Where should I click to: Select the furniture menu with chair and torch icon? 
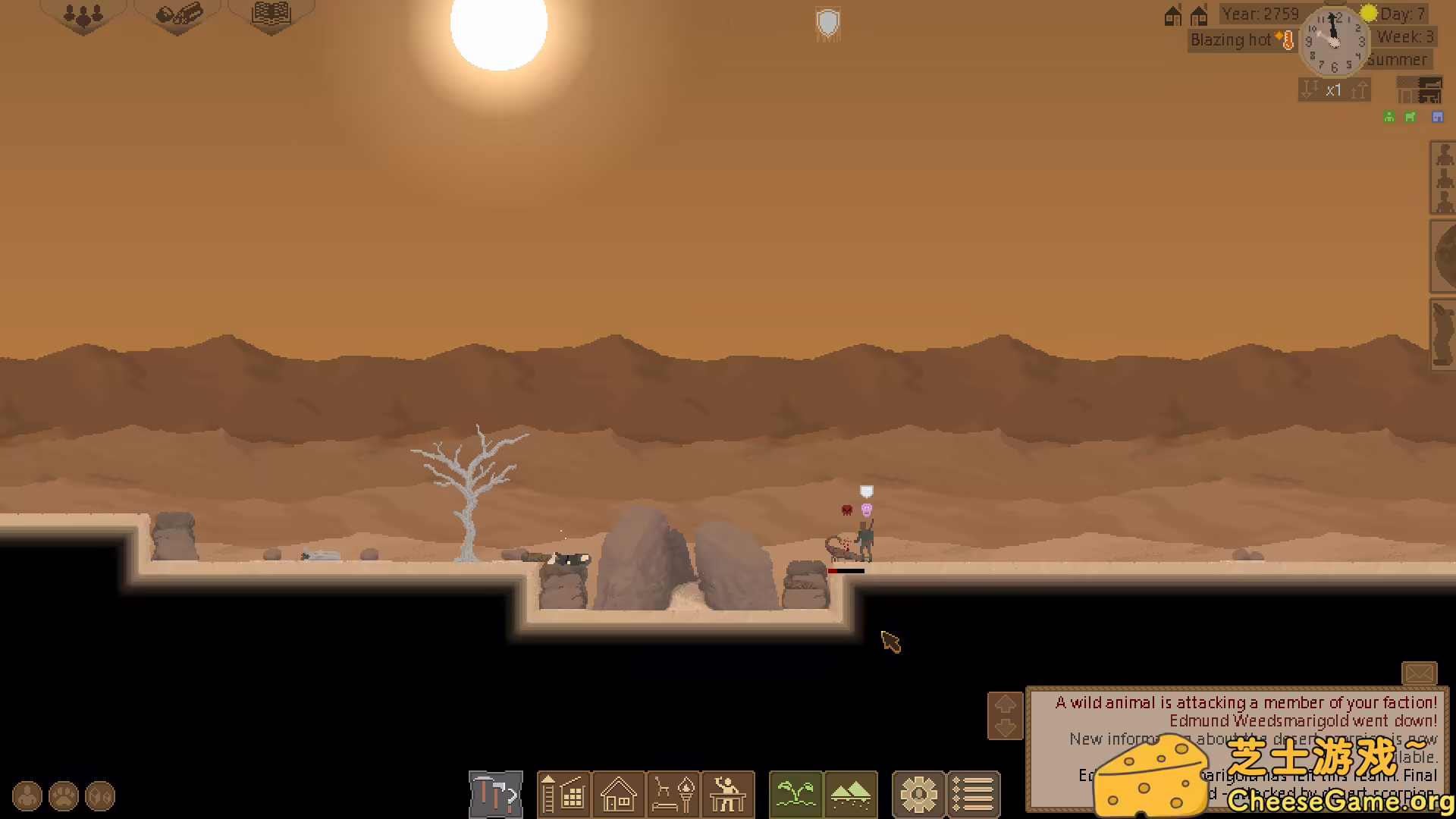pos(673,795)
